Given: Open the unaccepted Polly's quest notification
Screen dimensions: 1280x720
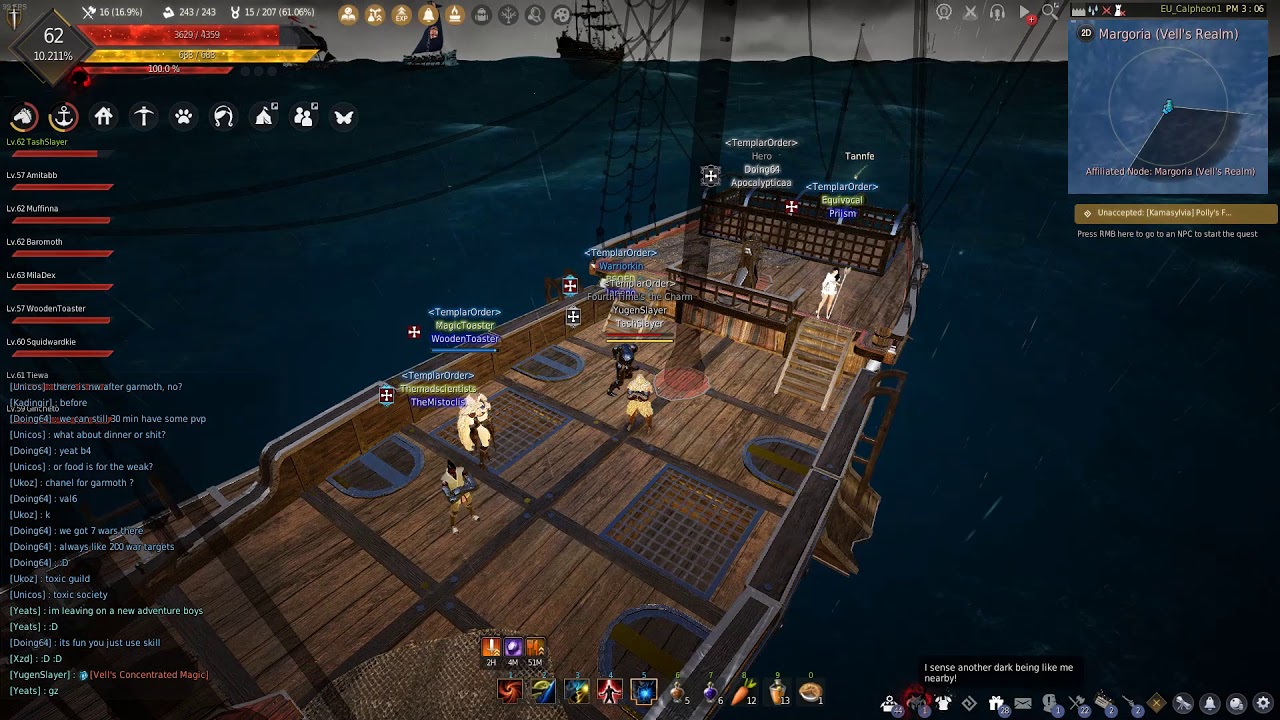Looking at the screenshot, I should [x=1175, y=213].
